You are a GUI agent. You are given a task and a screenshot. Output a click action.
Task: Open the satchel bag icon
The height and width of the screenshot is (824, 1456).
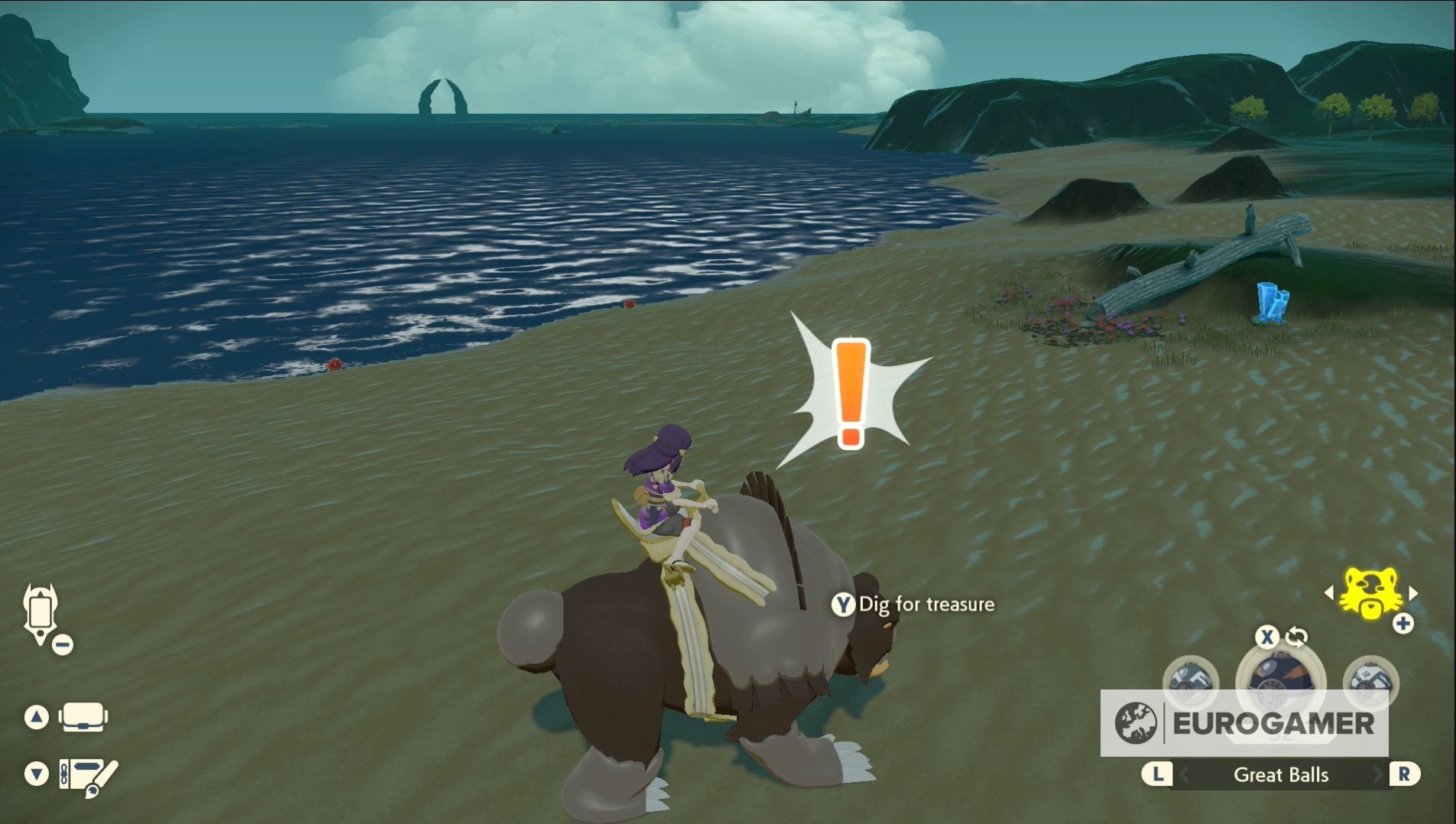[x=83, y=717]
